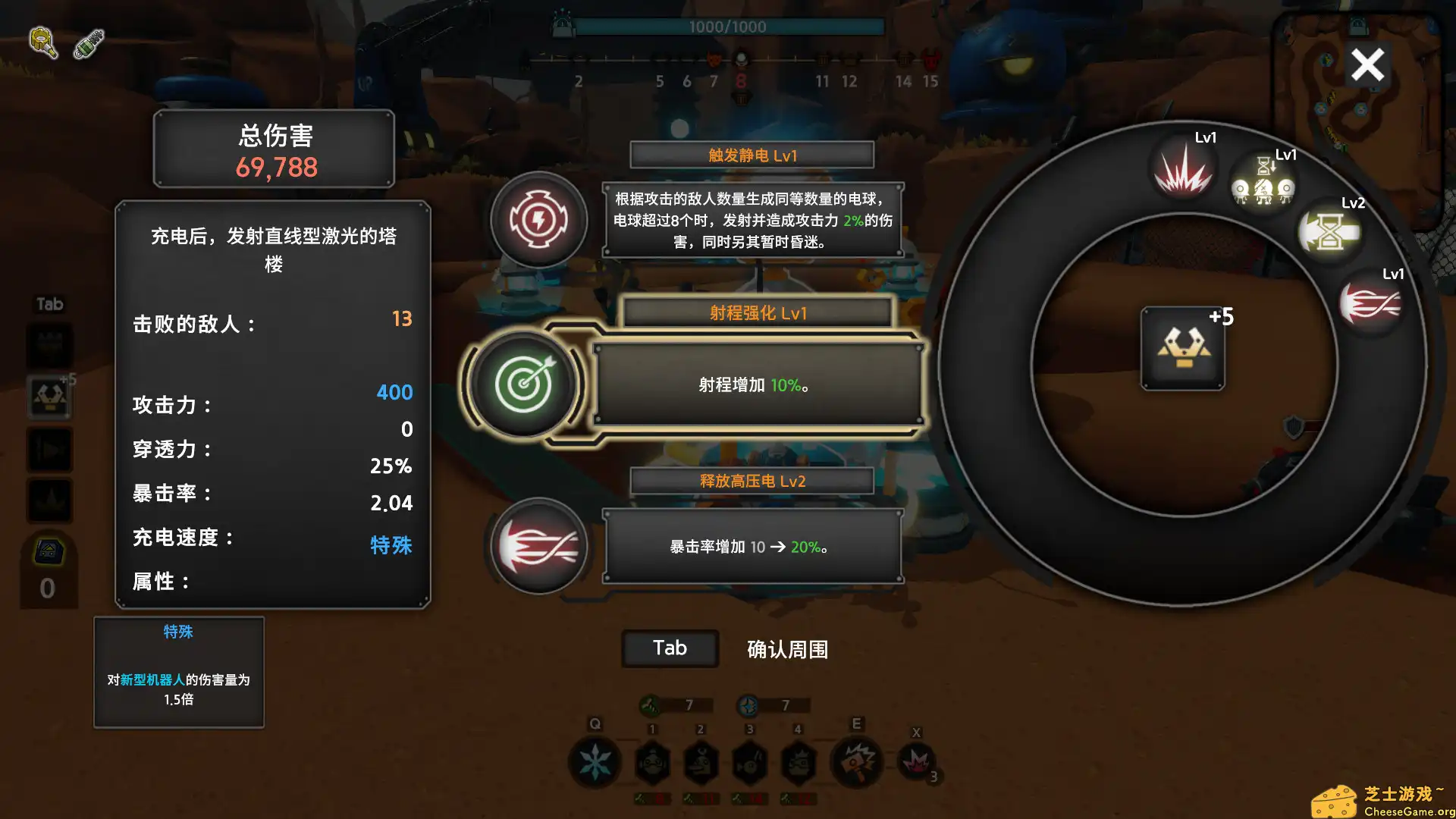Select the Lv1 explosion skill on the ring
Viewport: 1456px width, 819px height.
[x=1183, y=168]
